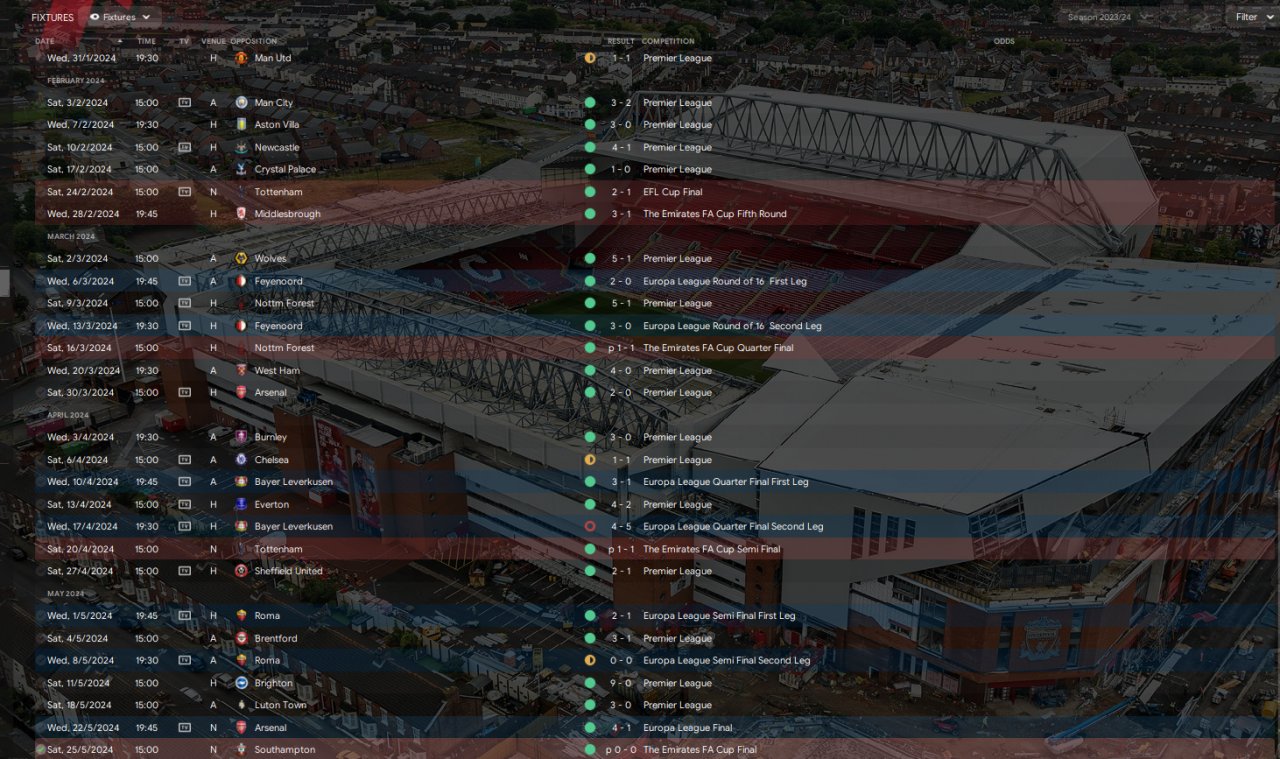The height and width of the screenshot is (759, 1280).
Task: Open the Fixtures view dropdown
Action: click(x=121, y=17)
